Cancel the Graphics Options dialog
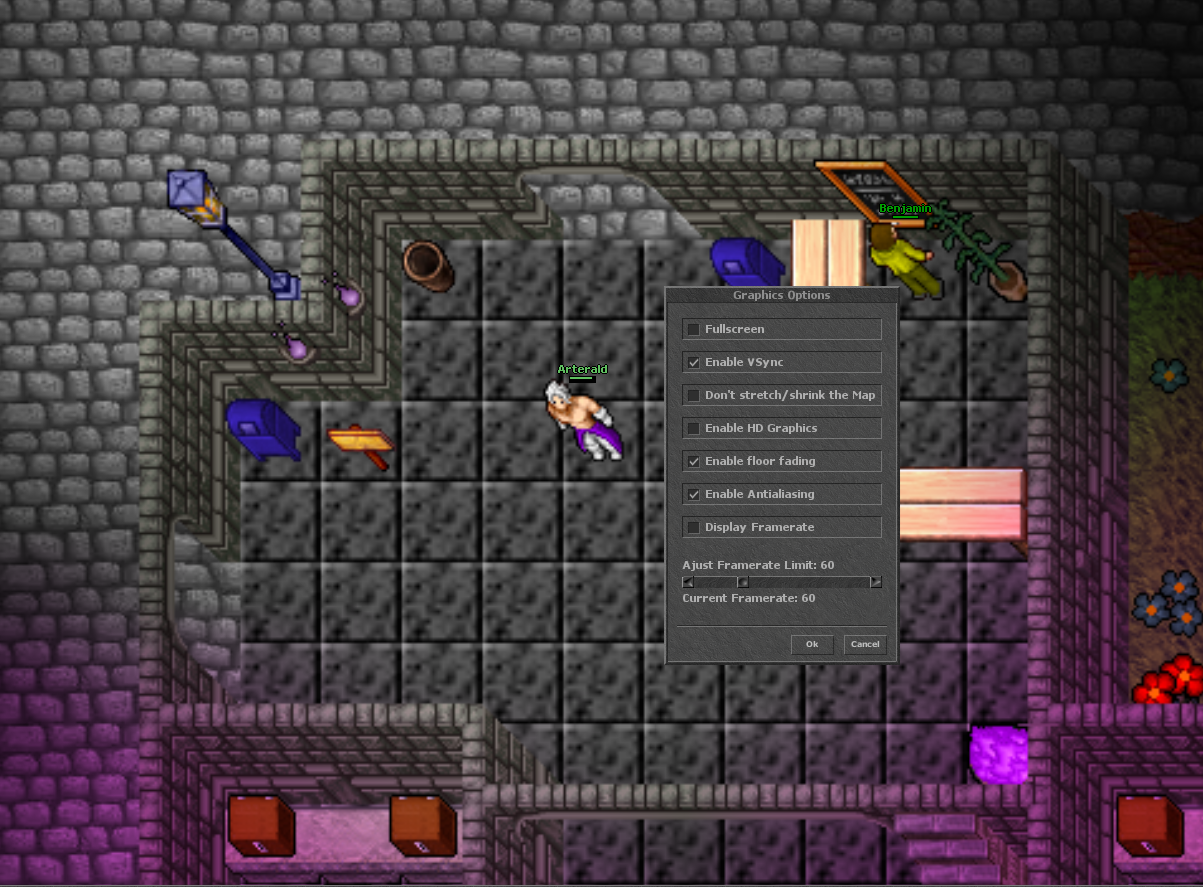 865,644
